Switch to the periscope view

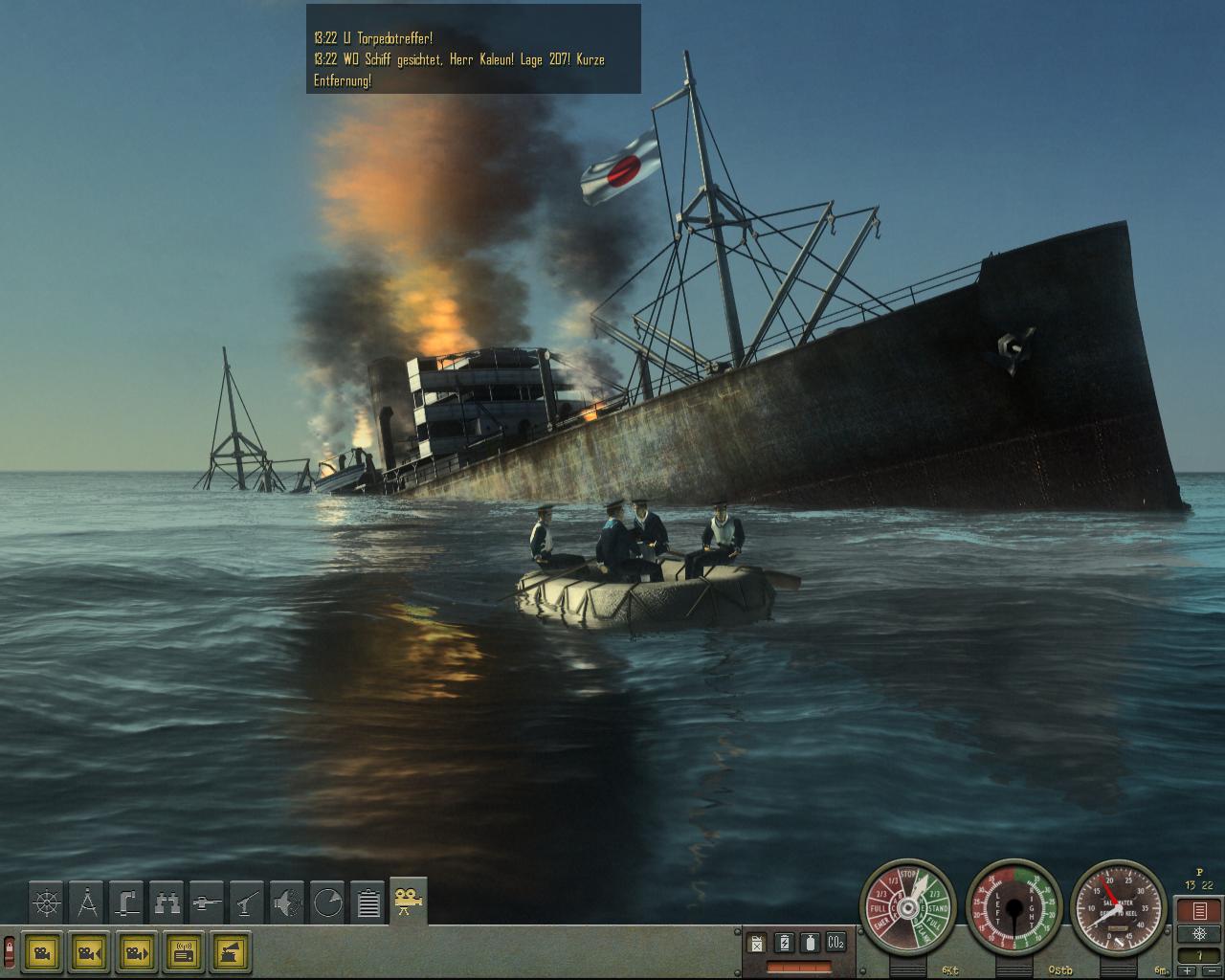click(127, 902)
